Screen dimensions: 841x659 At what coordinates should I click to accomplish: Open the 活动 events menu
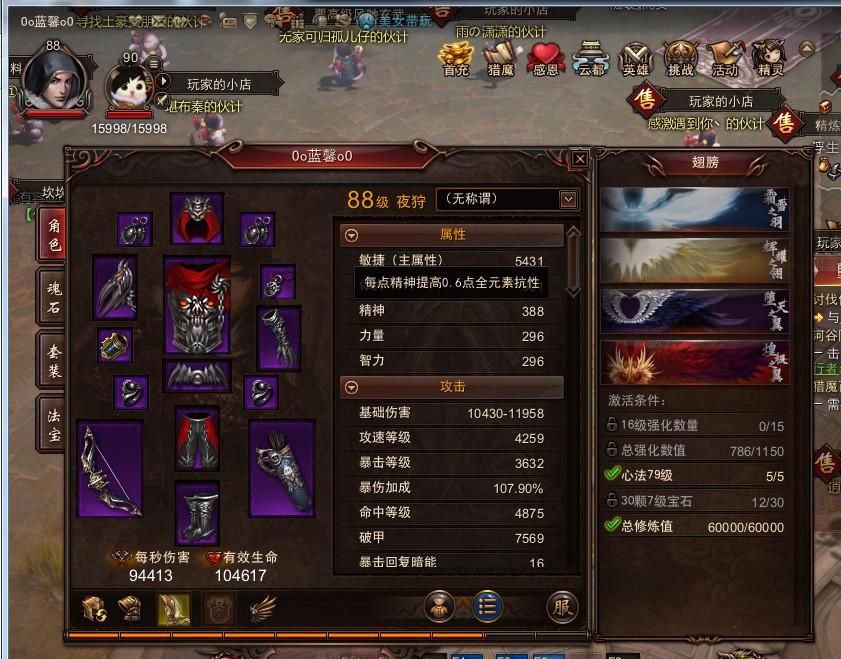724,60
